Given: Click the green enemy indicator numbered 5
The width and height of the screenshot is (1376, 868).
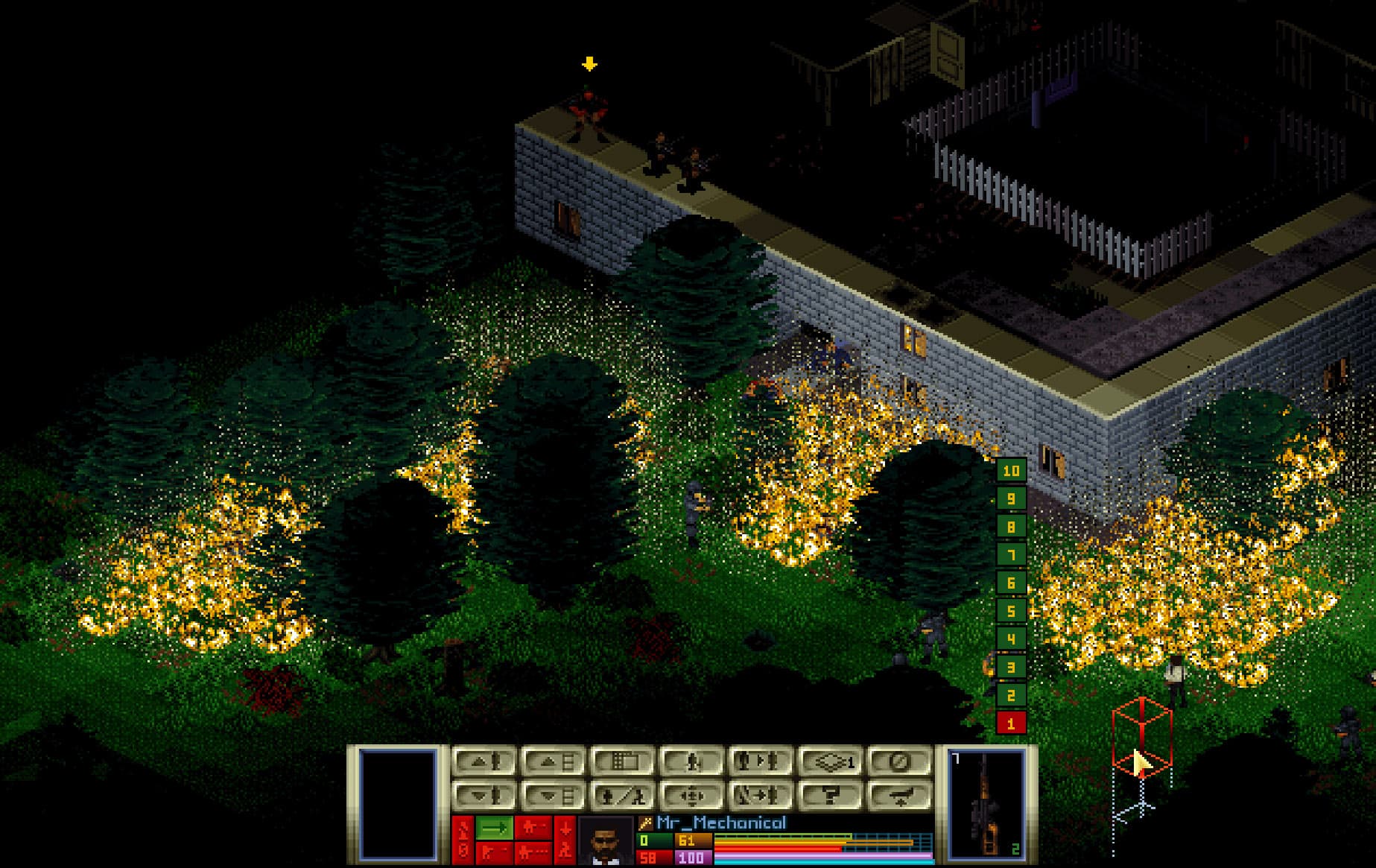Looking at the screenshot, I should click(1011, 611).
